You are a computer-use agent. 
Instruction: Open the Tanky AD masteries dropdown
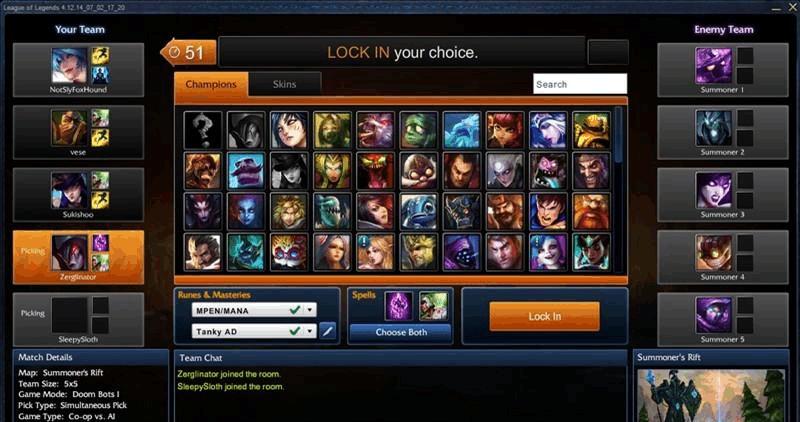tap(254, 330)
